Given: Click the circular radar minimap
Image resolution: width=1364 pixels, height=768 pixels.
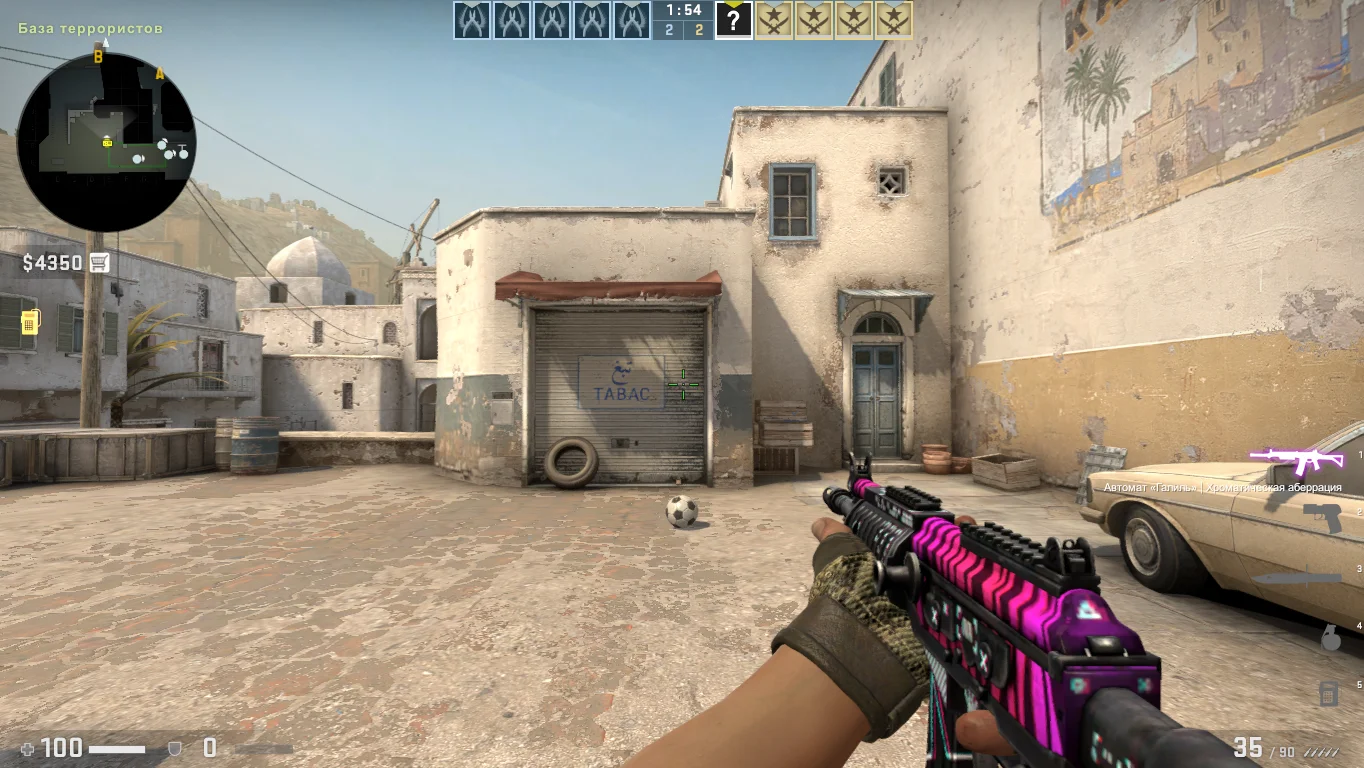Looking at the screenshot, I should click(x=106, y=142).
